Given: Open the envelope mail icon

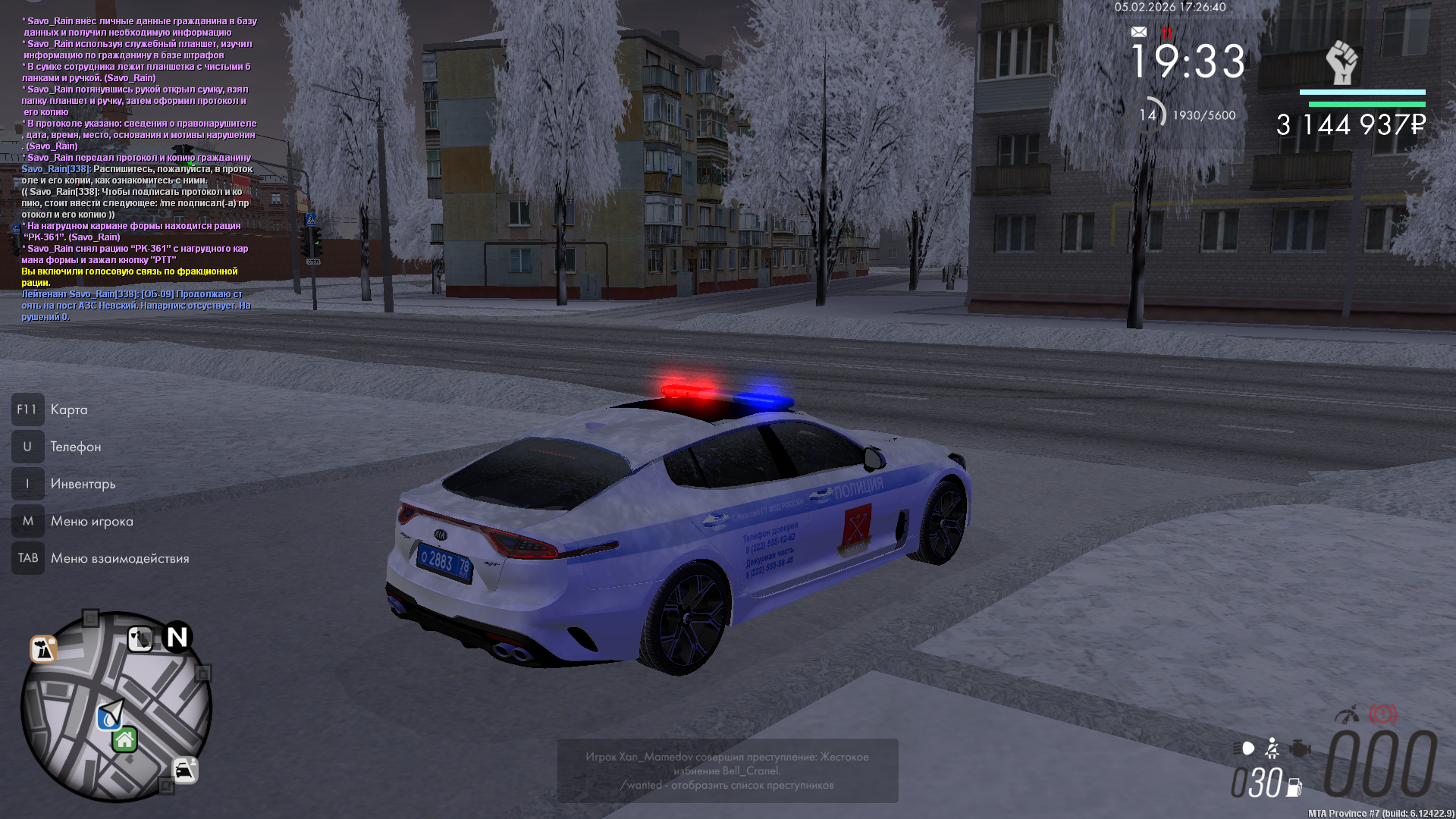Looking at the screenshot, I should [1138, 32].
